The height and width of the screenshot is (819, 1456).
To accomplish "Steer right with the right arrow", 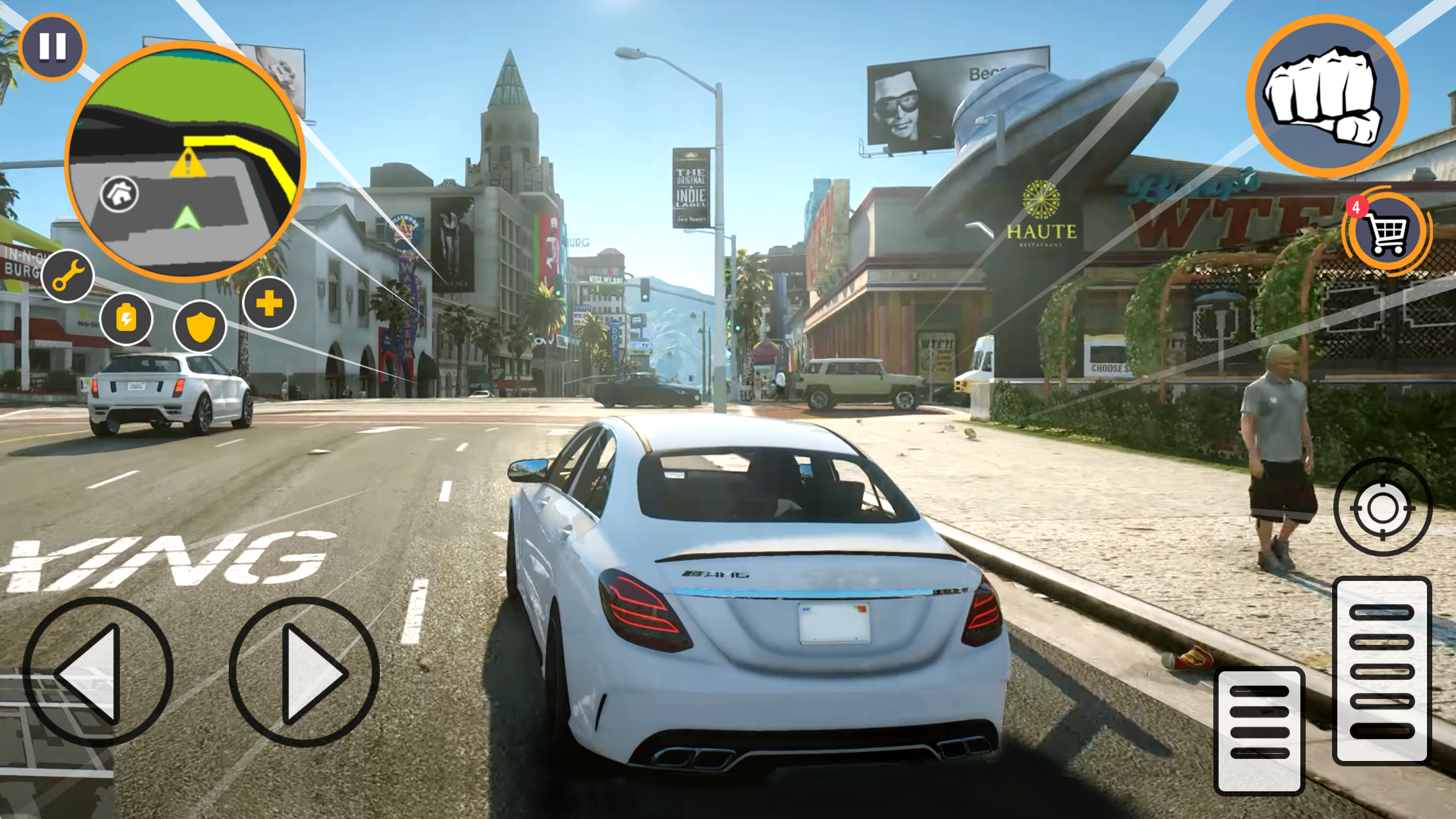I will (x=304, y=673).
